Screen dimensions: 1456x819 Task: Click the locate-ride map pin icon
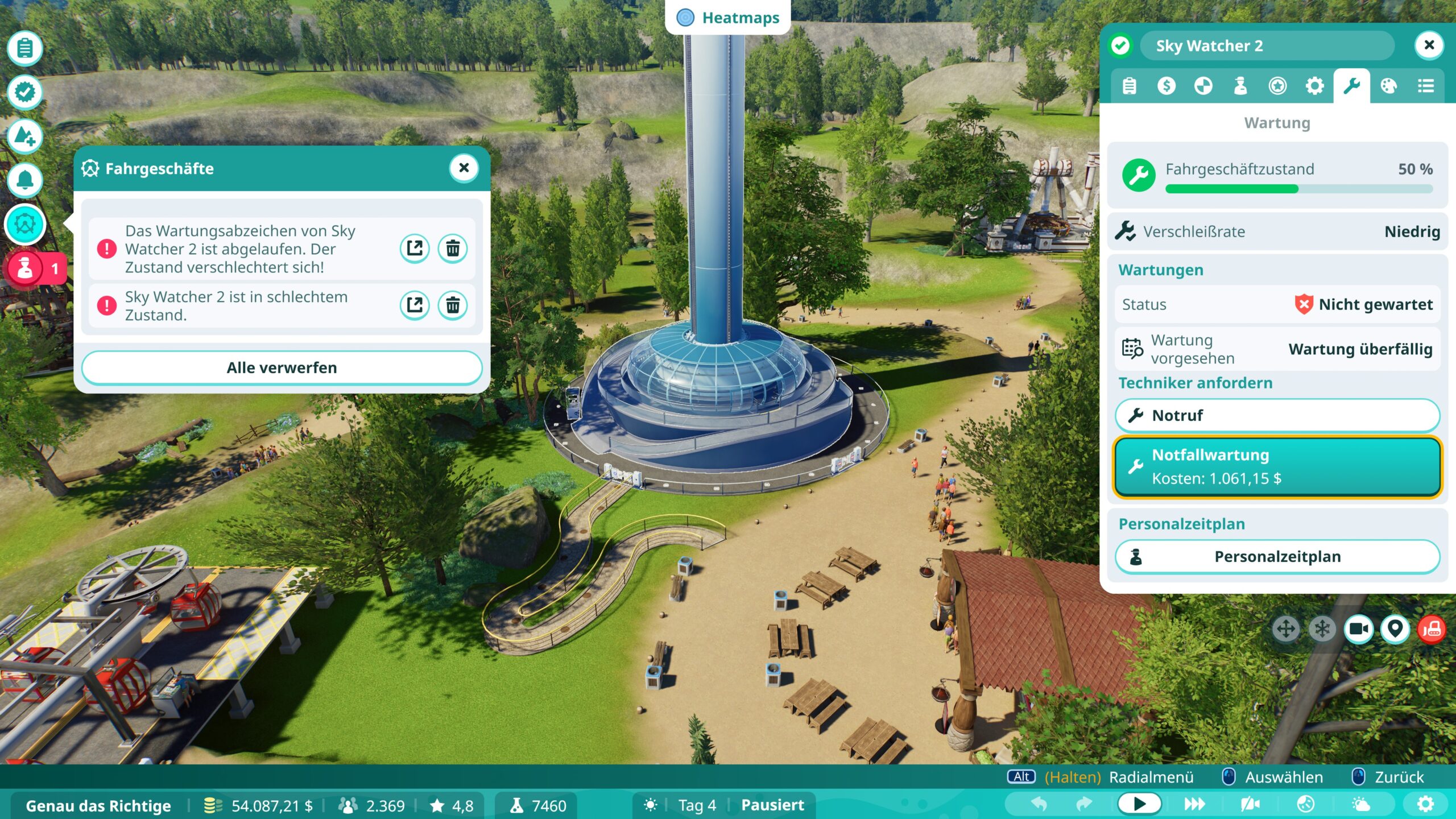click(x=1395, y=629)
